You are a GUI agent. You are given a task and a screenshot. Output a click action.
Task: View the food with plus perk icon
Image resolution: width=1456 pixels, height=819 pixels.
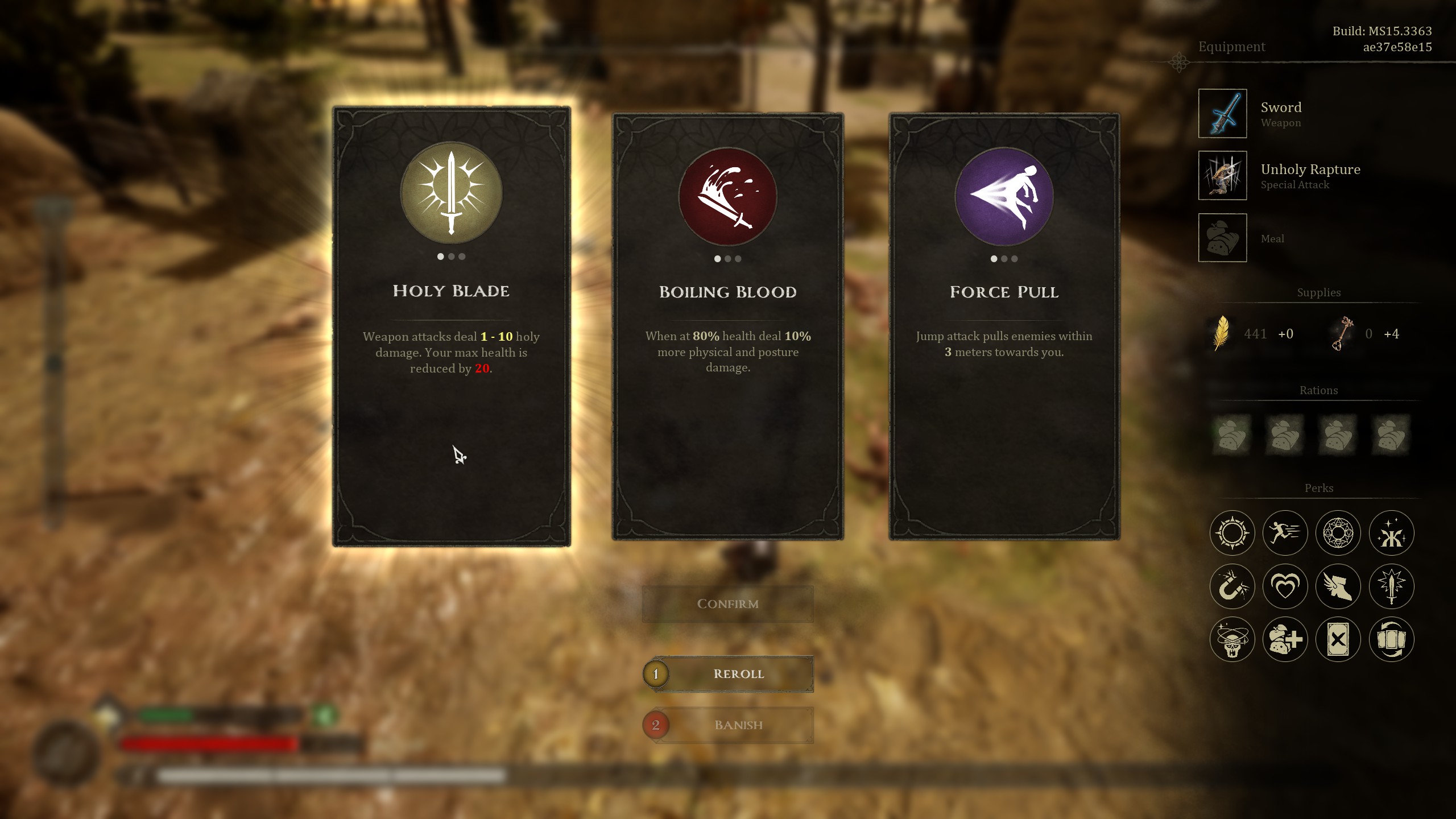coord(1285,639)
